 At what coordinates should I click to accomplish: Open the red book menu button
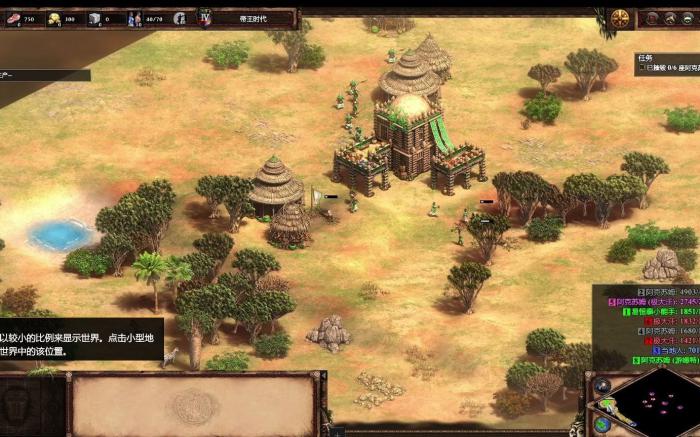point(650,18)
